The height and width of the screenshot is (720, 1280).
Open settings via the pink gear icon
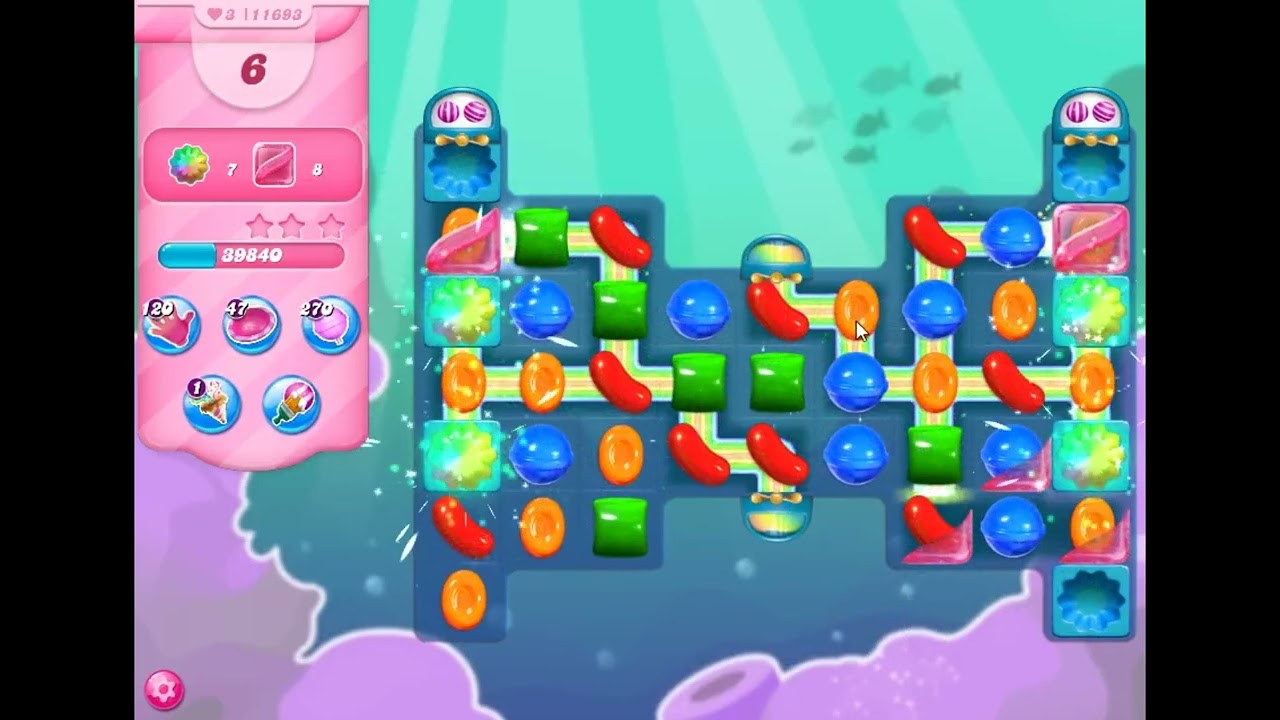[165, 690]
